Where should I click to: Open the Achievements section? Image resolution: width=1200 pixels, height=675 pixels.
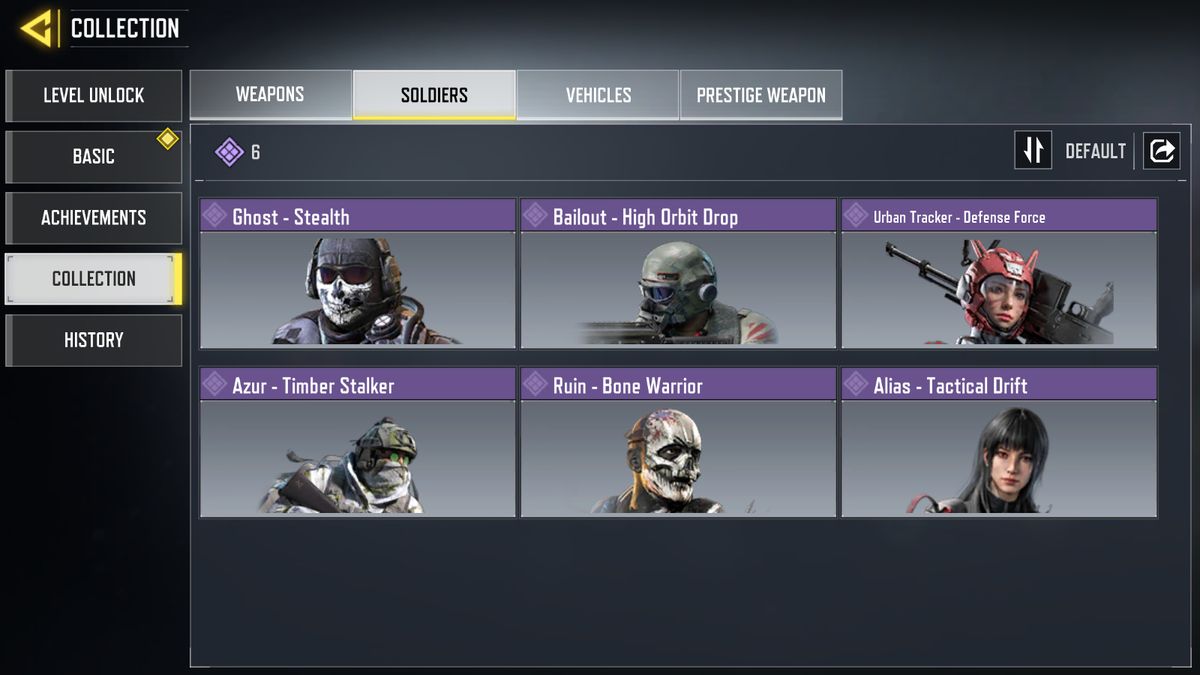click(x=93, y=218)
